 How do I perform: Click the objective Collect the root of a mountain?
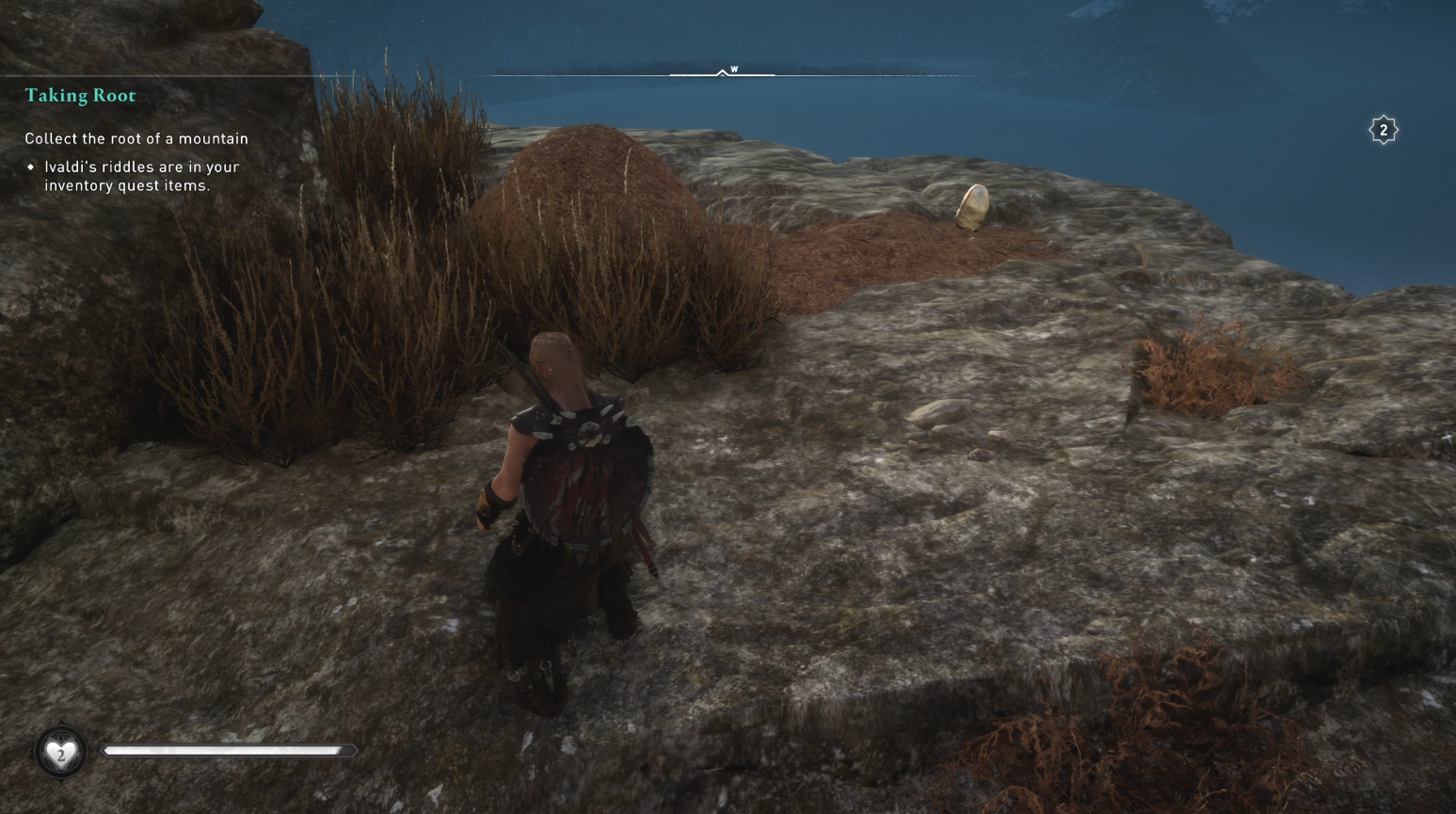coord(136,138)
